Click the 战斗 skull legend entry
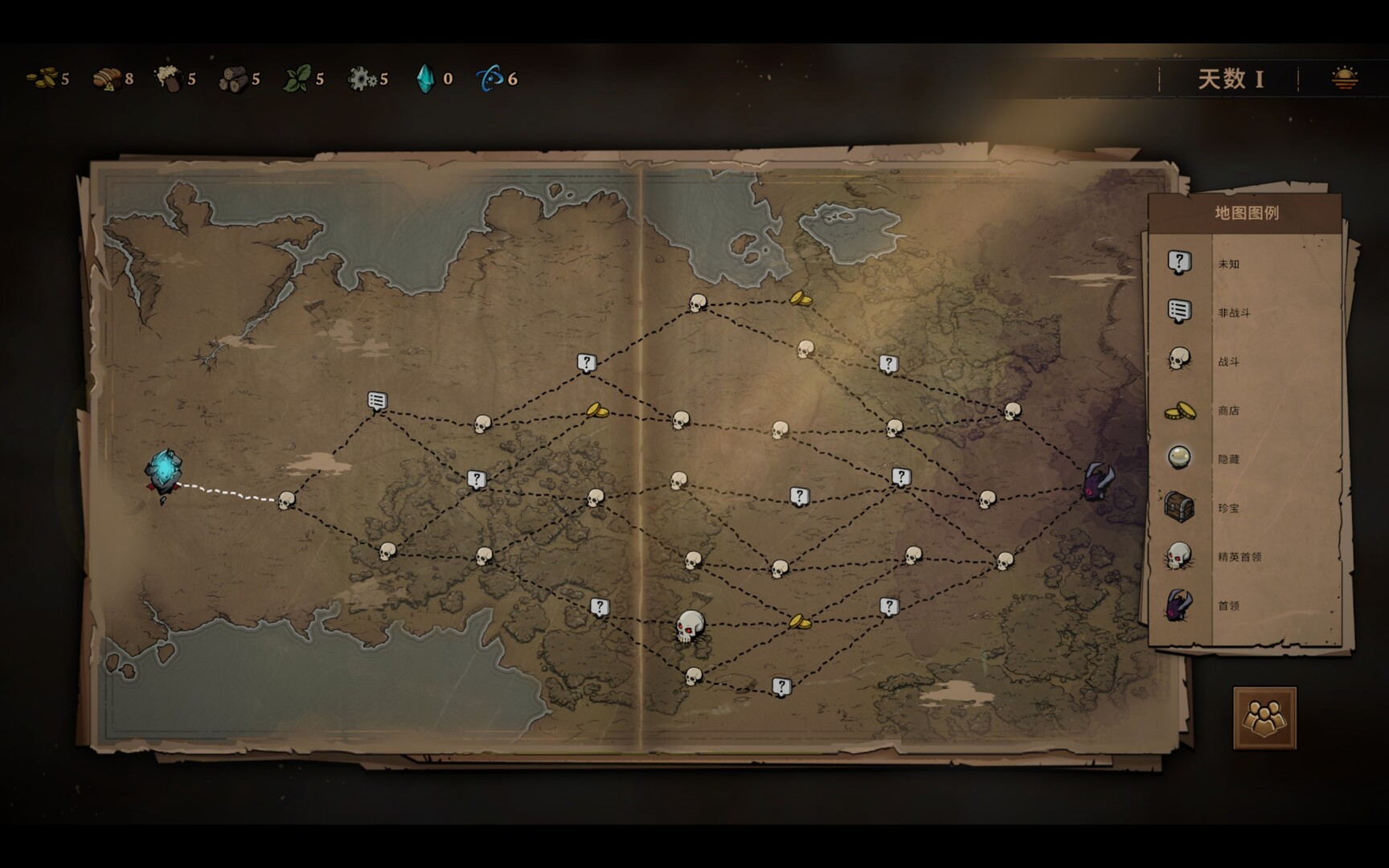This screenshot has width=1389, height=868. [1227, 362]
